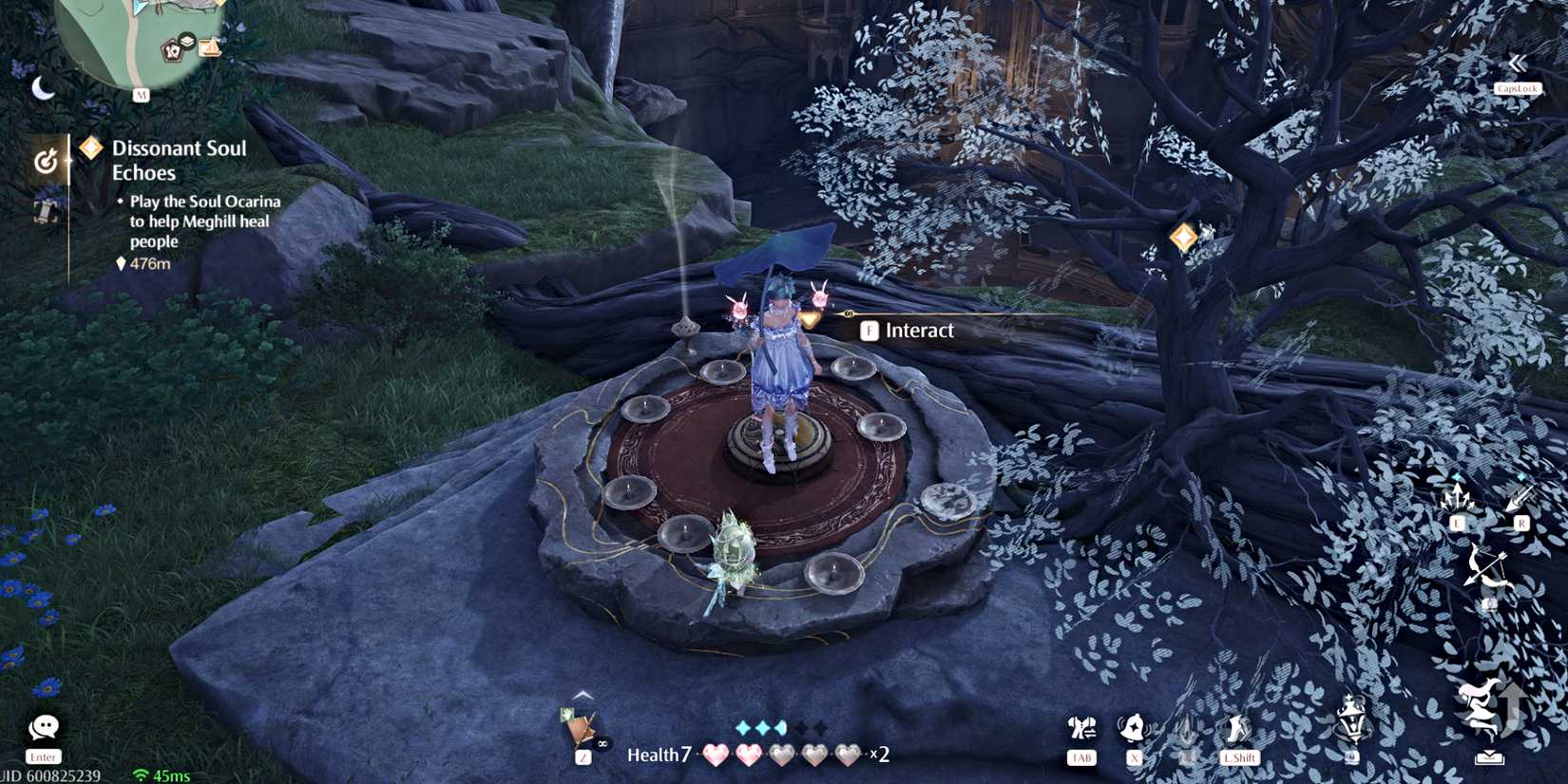The height and width of the screenshot is (784, 1568).
Task: Click the bell summon icon bound to X
Action: pyautogui.click(x=1133, y=725)
